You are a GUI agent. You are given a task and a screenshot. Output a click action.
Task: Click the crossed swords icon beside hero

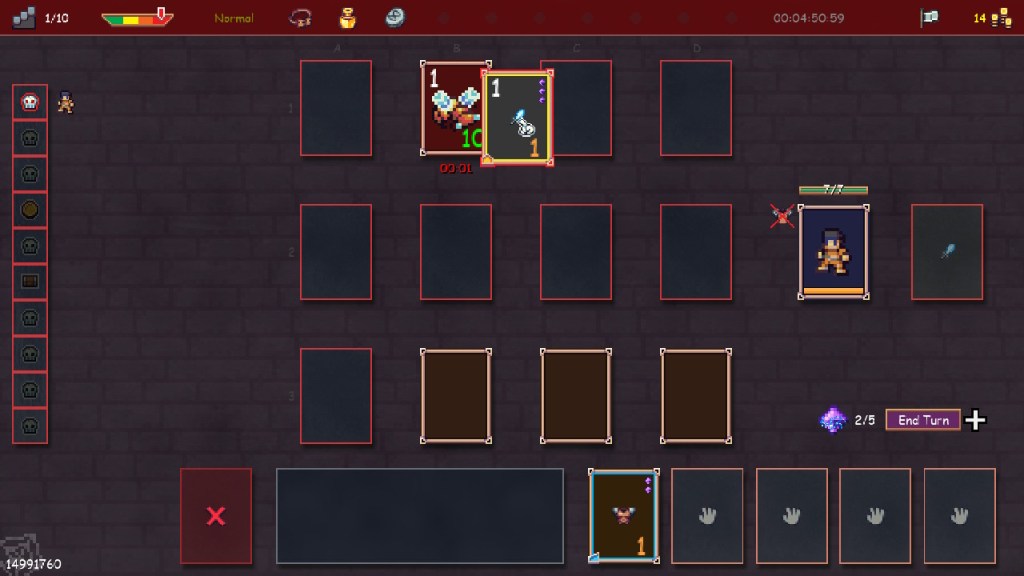[782, 215]
